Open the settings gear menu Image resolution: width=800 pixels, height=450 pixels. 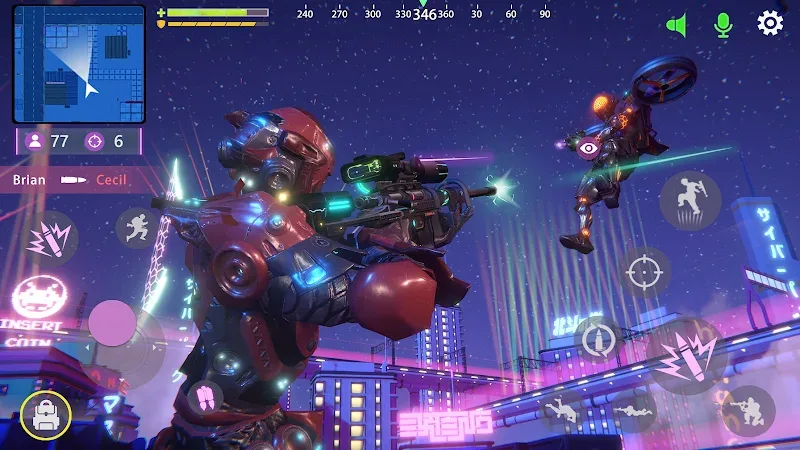coord(769,23)
